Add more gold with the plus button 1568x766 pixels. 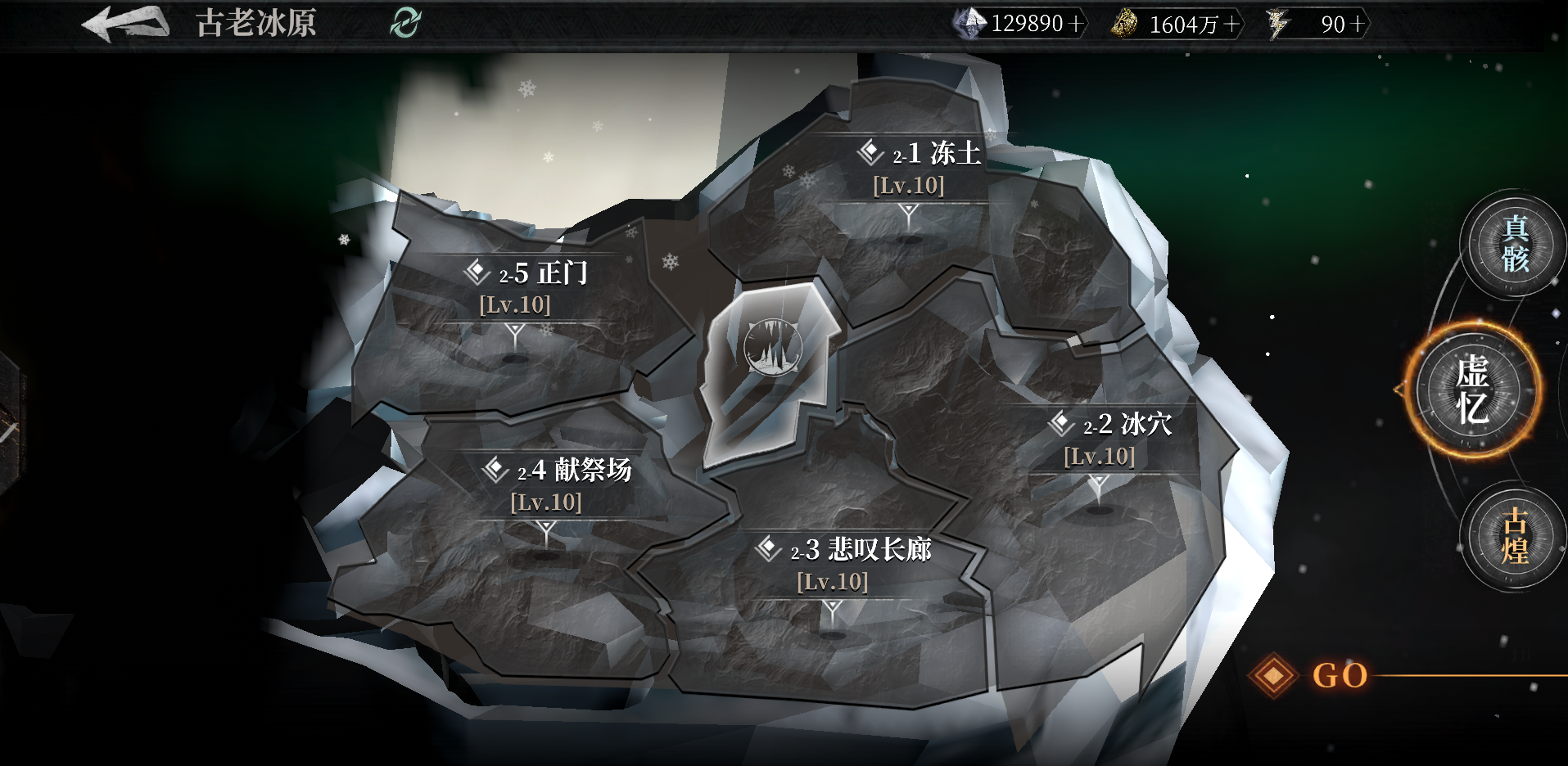(x=1231, y=25)
